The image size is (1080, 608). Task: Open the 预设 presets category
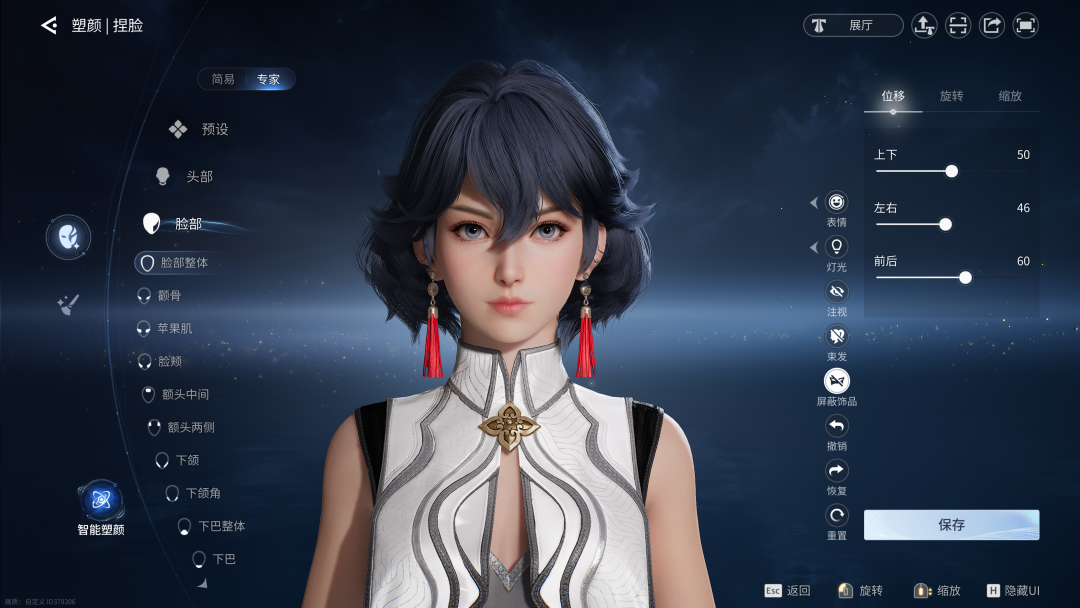[200, 129]
